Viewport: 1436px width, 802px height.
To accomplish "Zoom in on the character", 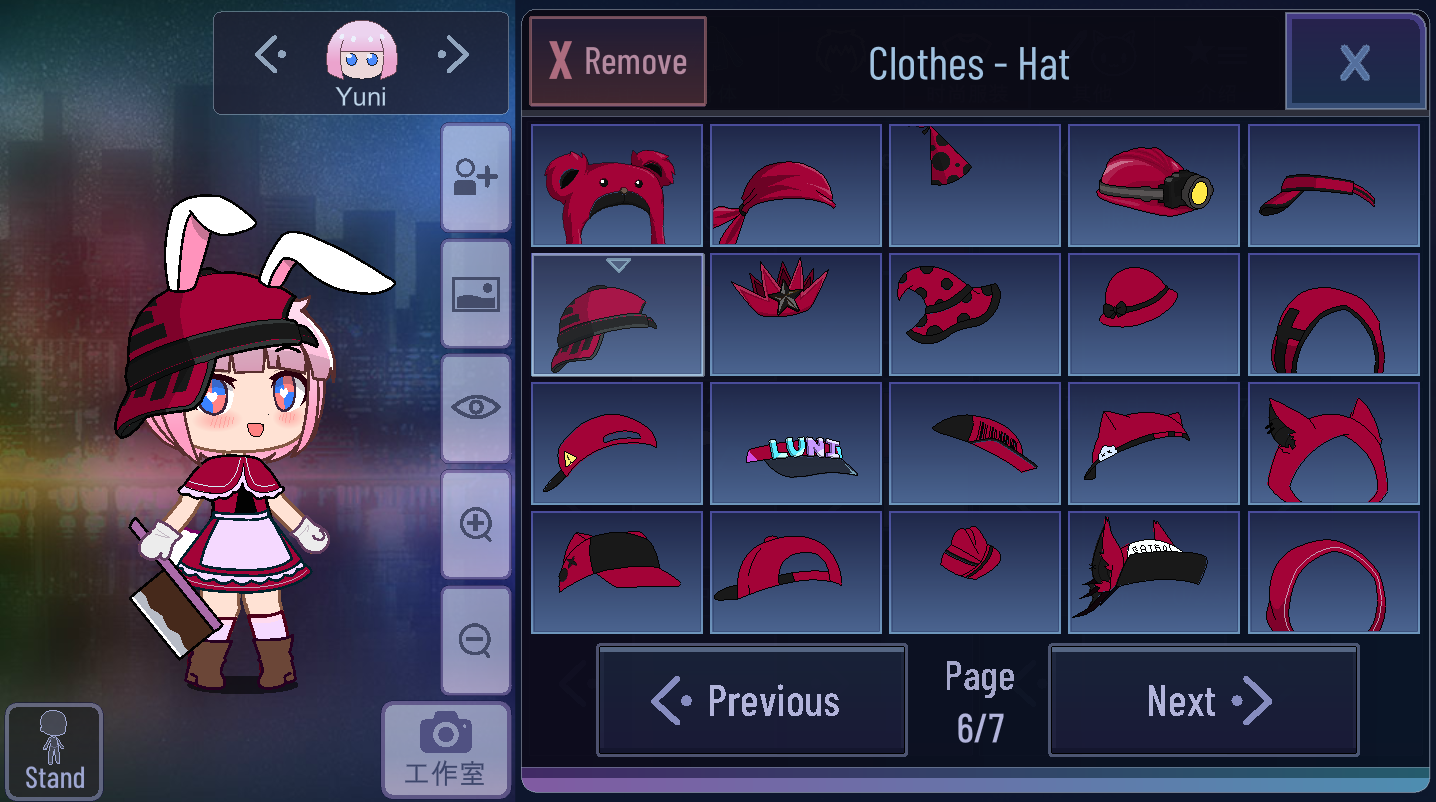I will [476, 524].
